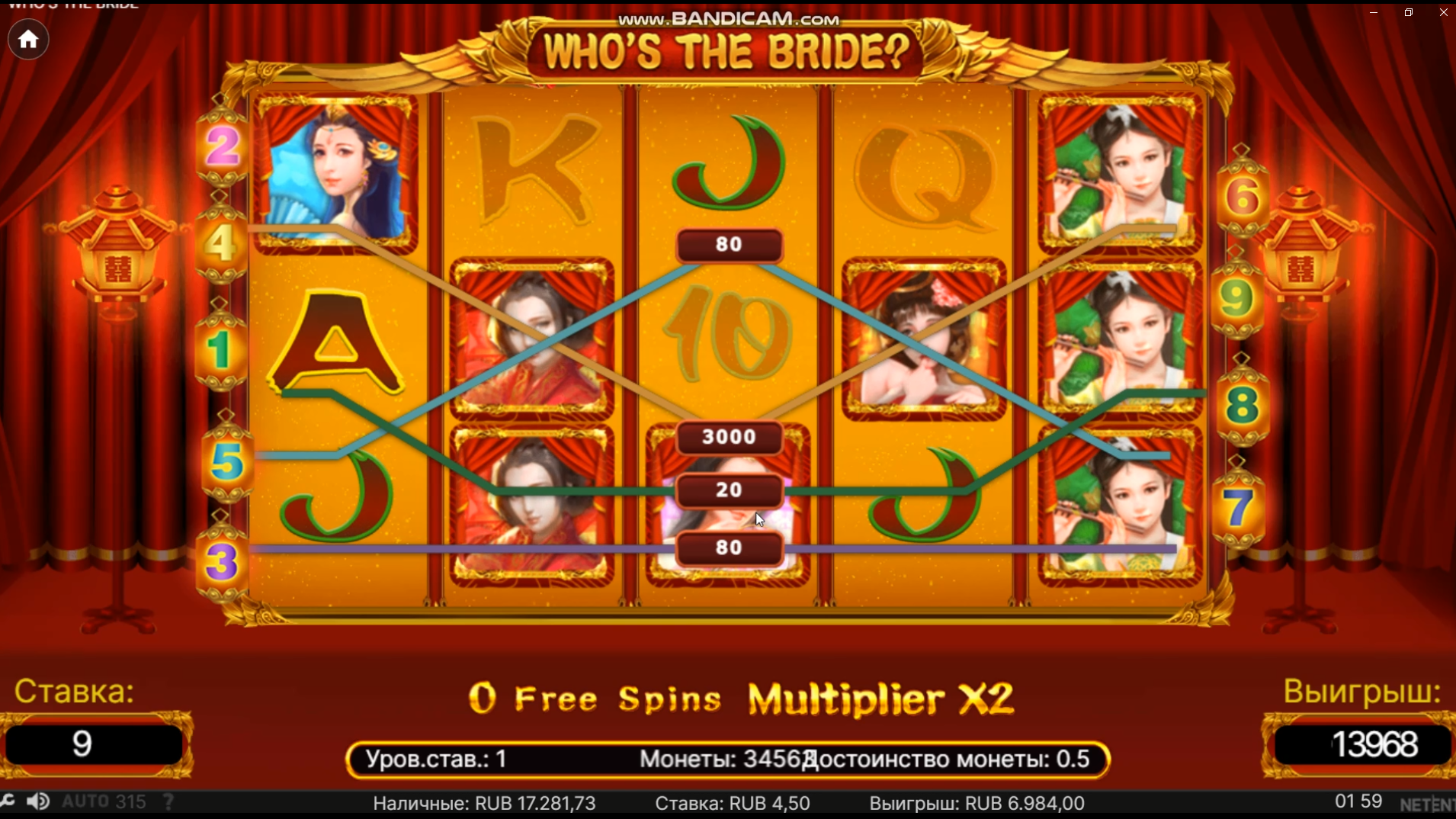This screenshot has height=819, width=1456.
Task: Open the question mark help
Action: 168,801
